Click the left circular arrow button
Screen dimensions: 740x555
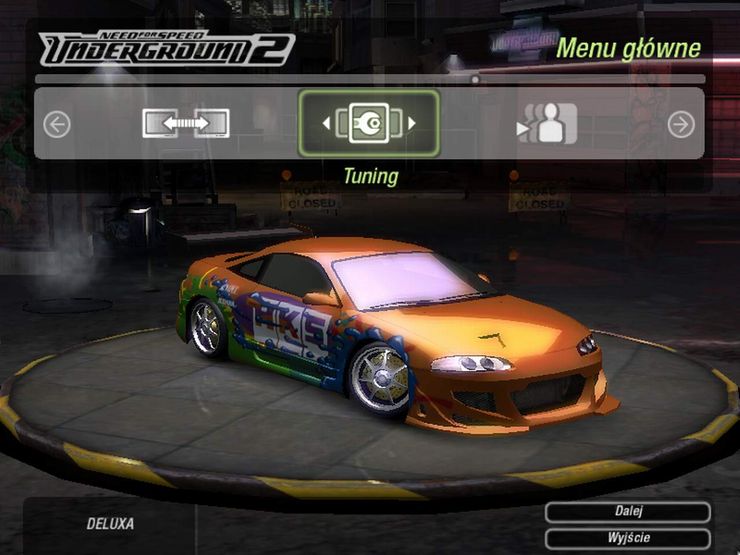(x=58, y=124)
